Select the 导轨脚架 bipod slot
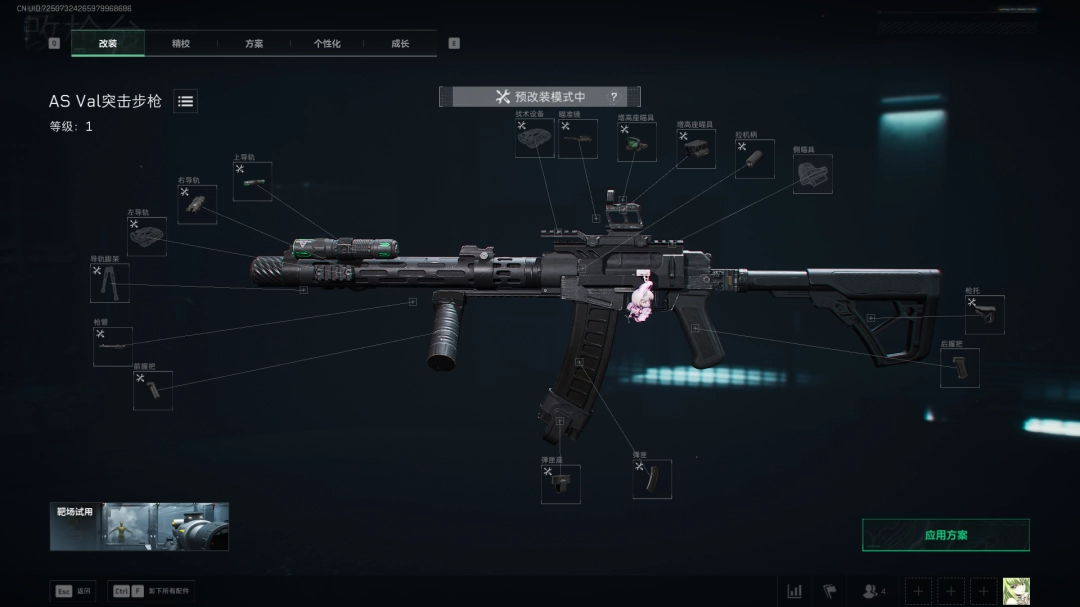This screenshot has width=1080, height=607. [x=109, y=283]
